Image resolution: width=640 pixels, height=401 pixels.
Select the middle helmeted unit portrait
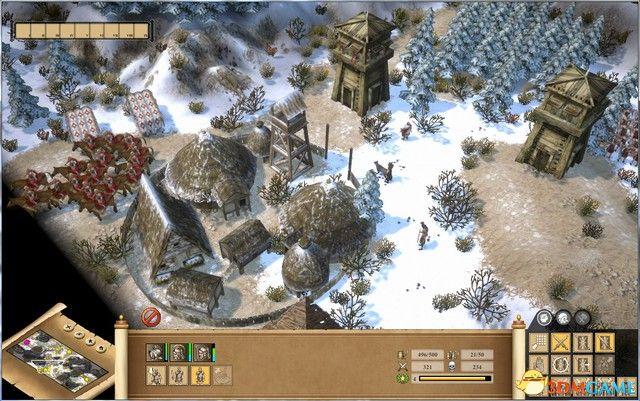(178, 352)
